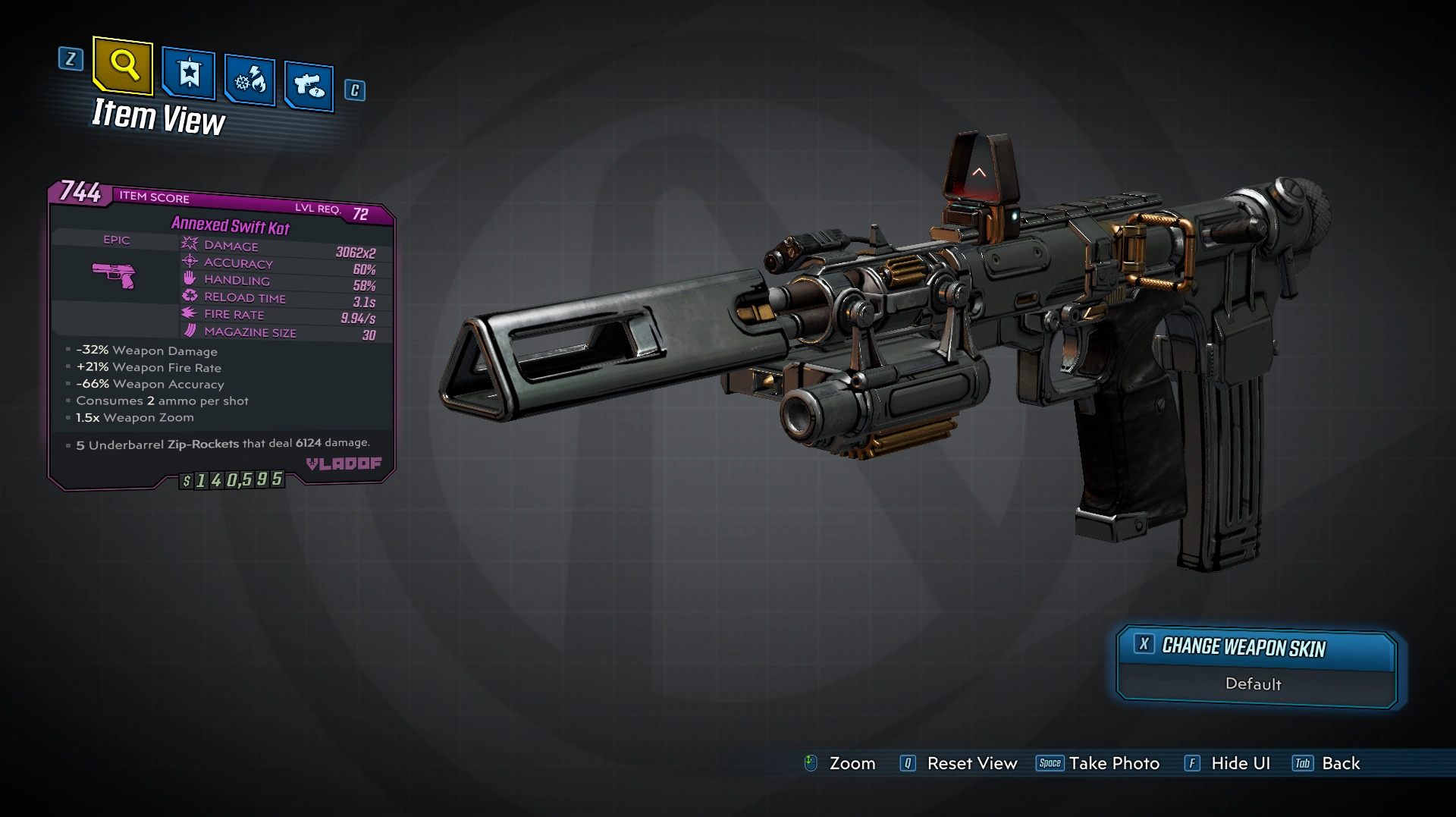
Task: Choose the Reset View option
Action: click(x=959, y=763)
